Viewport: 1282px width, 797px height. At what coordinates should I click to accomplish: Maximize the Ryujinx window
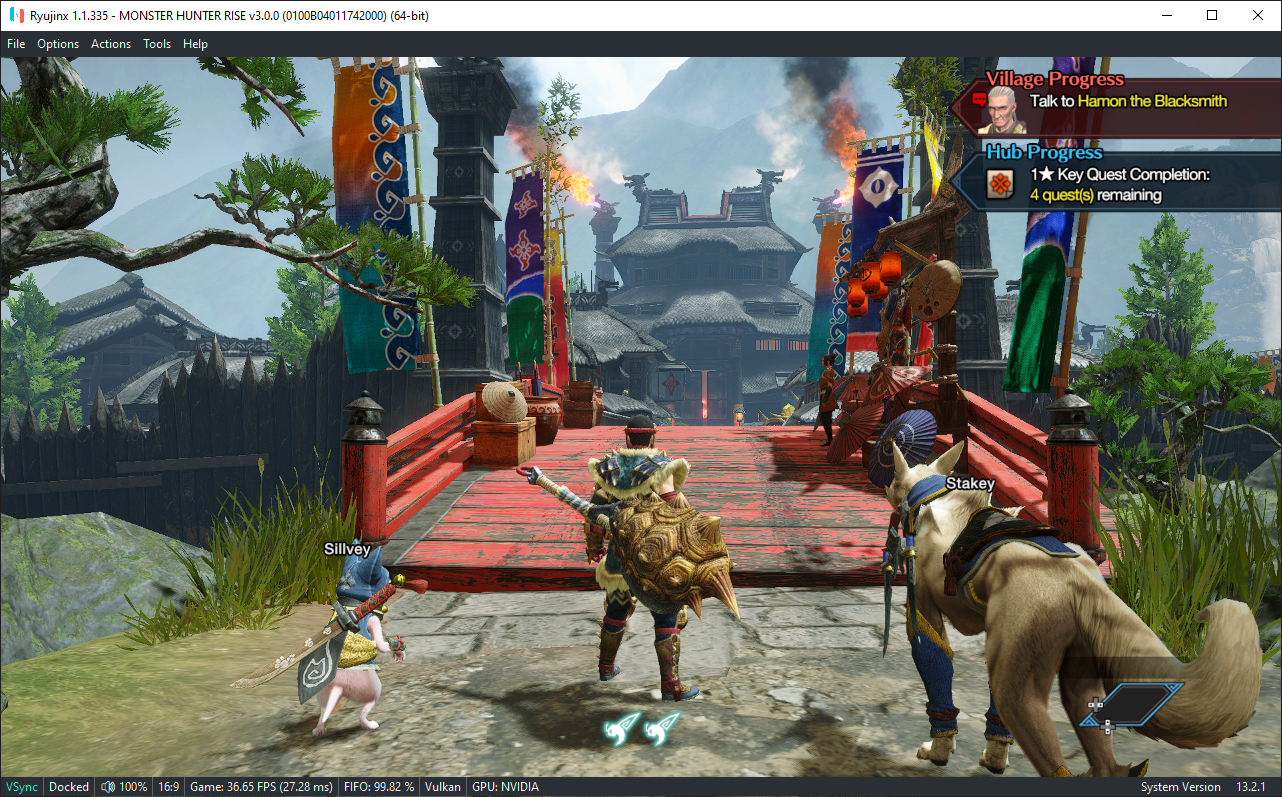pyautogui.click(x=1212, y=15)
